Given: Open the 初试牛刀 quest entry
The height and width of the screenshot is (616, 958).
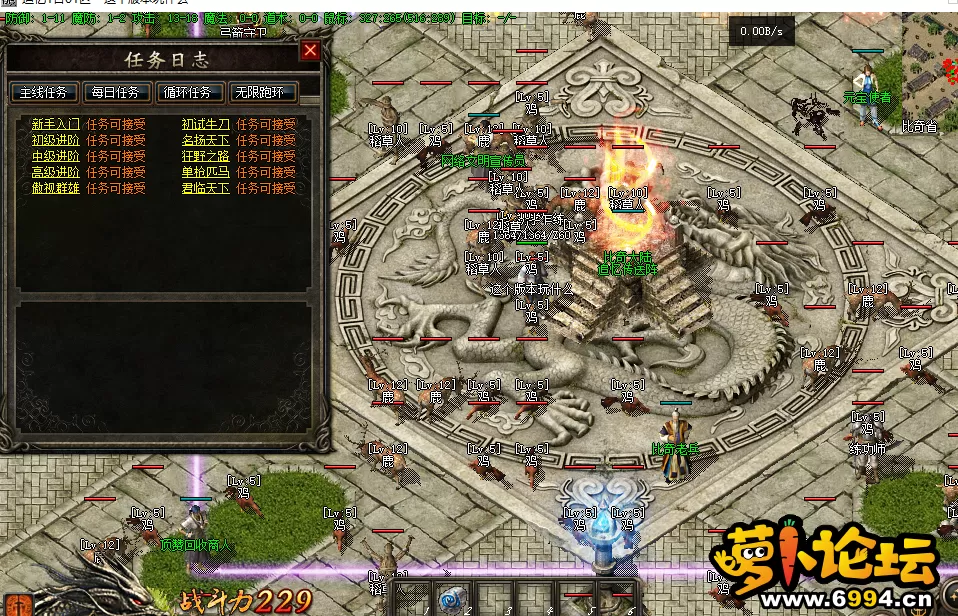Looking at the screenshot, I should click(205, 125).
